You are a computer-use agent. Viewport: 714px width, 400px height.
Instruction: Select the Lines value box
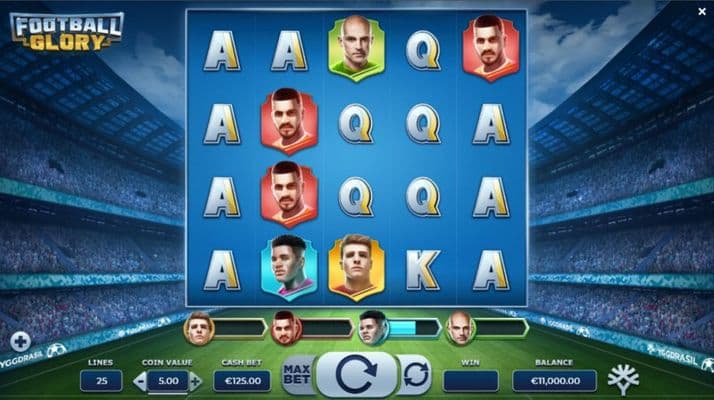coord(102,381)
